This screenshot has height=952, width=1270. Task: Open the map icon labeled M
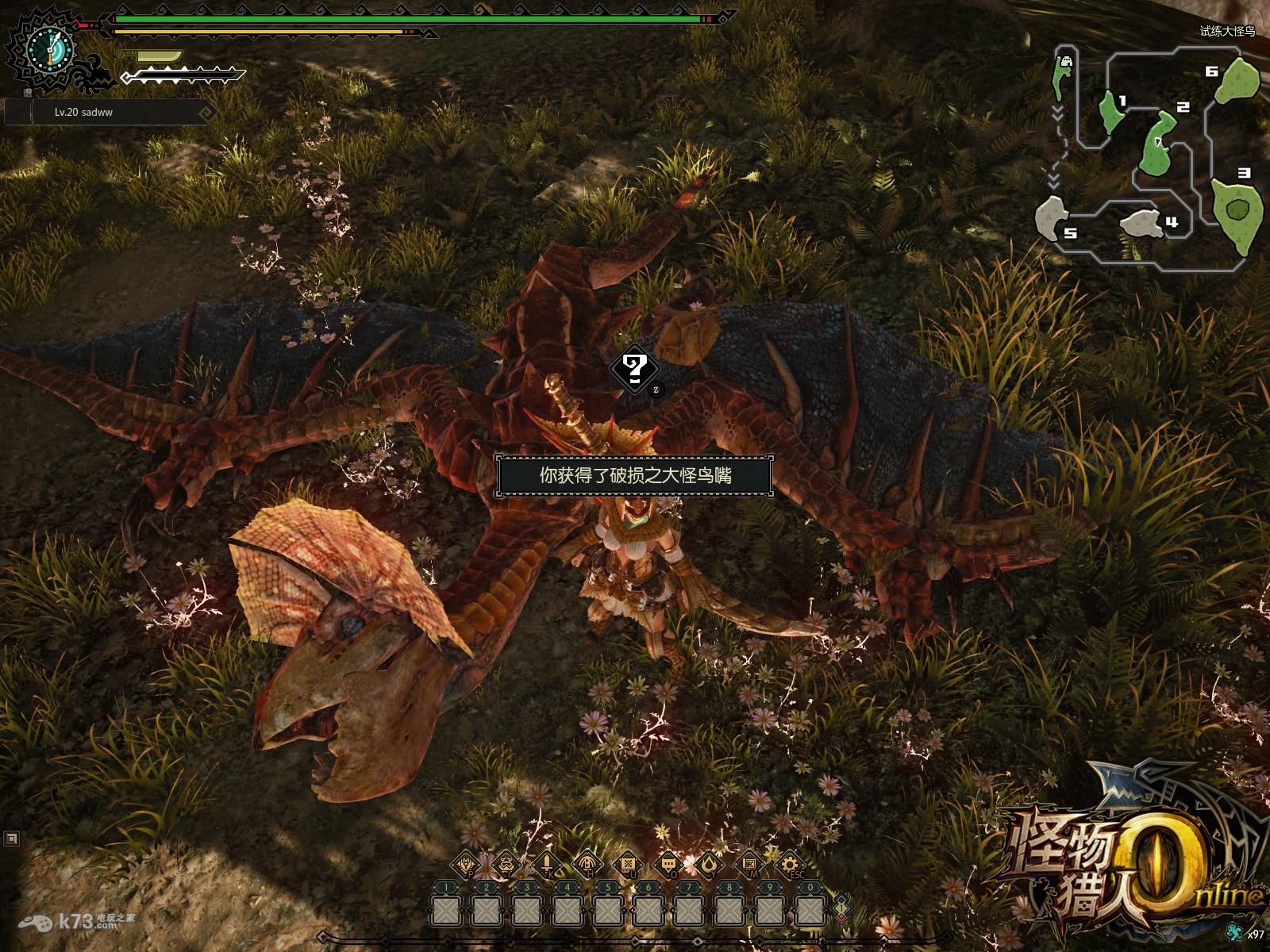749,863
